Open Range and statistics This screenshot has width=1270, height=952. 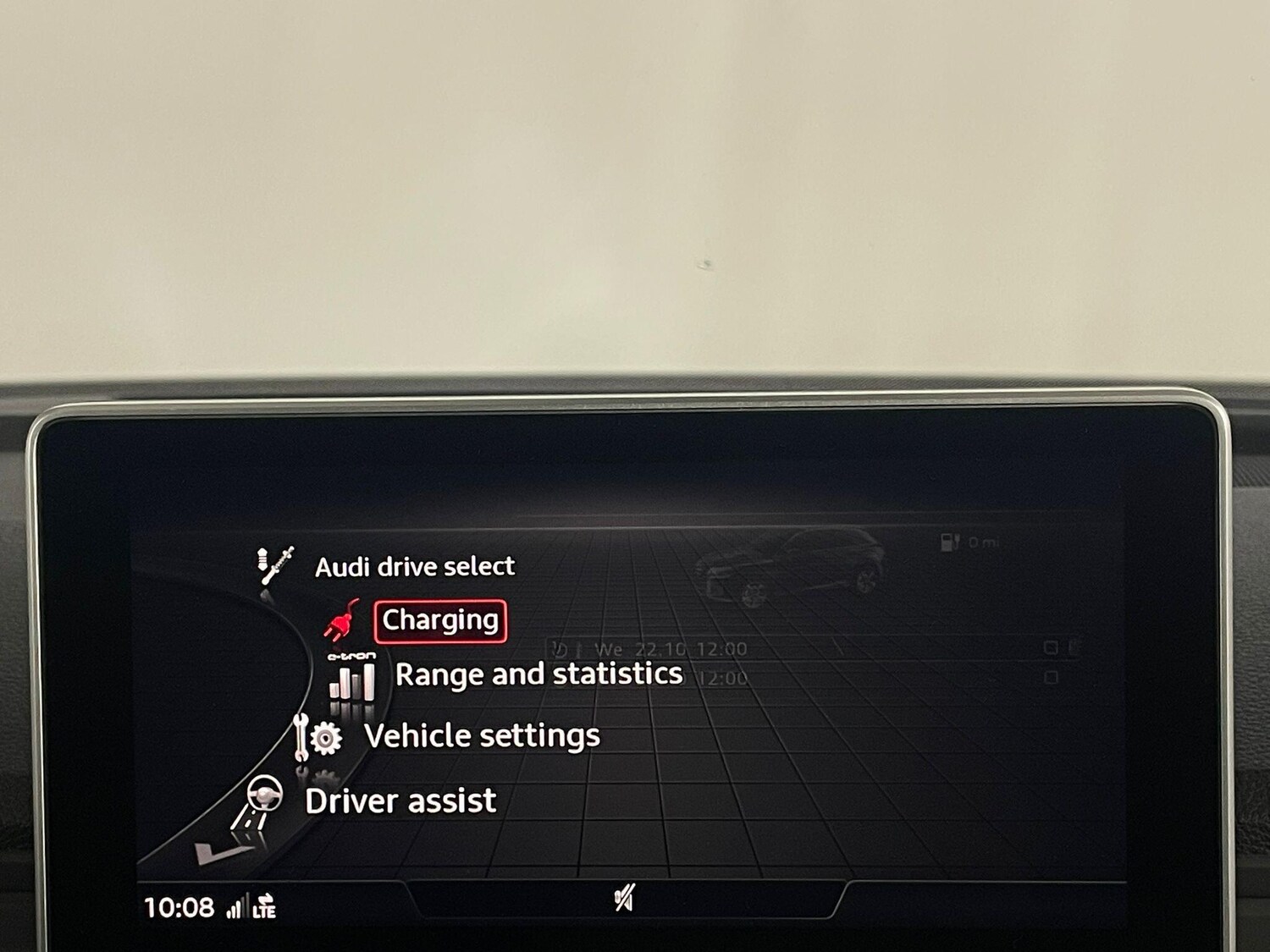pos(538,674)
